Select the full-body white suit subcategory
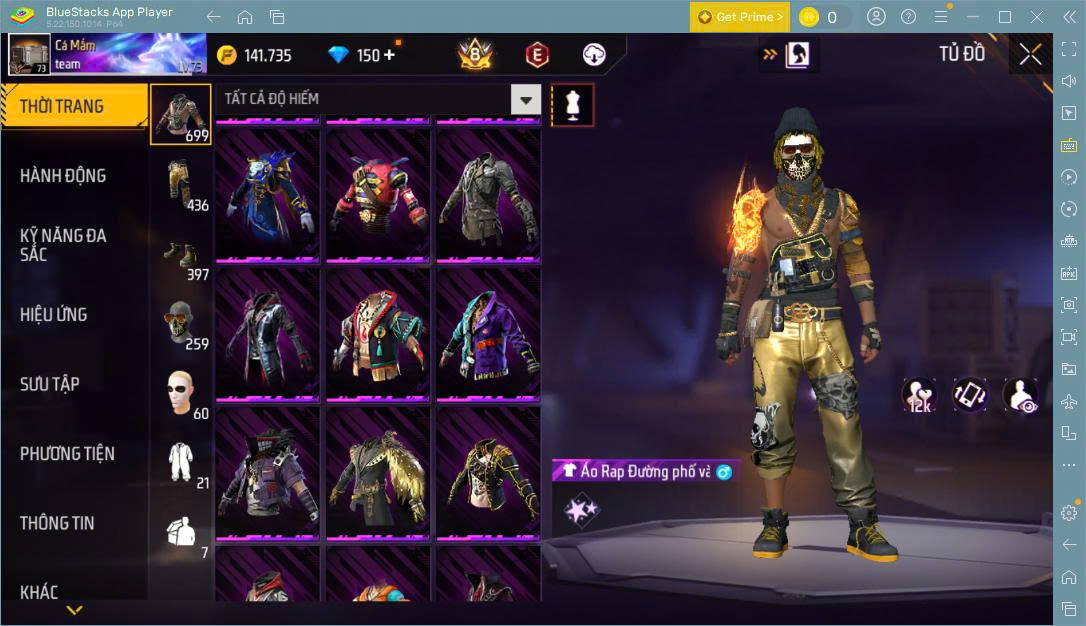Screen dimensions: 1086x626 coord(181,463)
